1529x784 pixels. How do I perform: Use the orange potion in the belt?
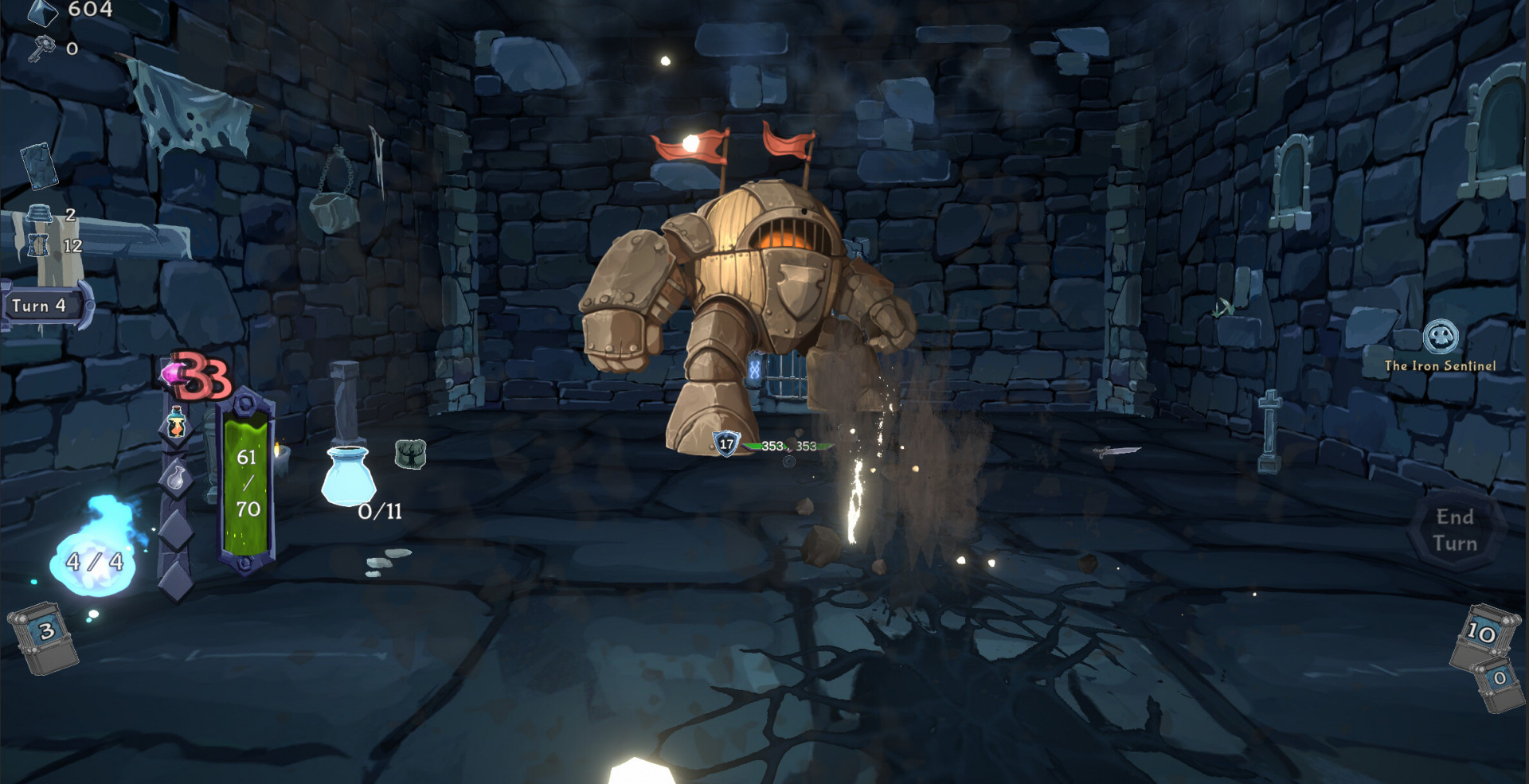[176, 425]
